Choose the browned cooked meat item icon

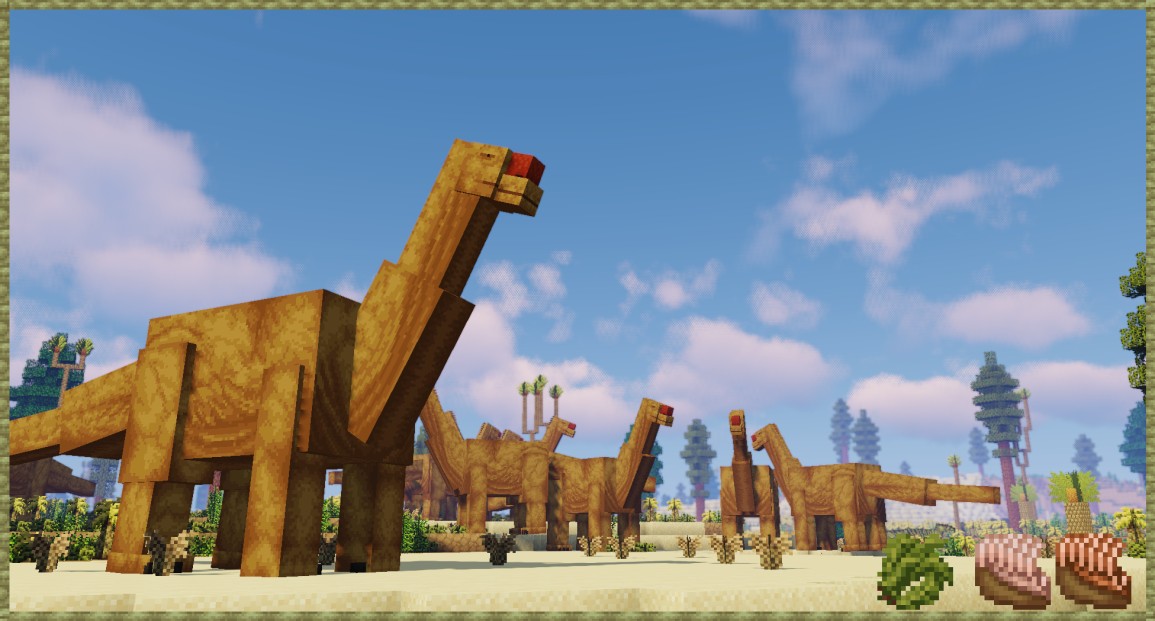pyautogui.click(x=1093, y=570)
